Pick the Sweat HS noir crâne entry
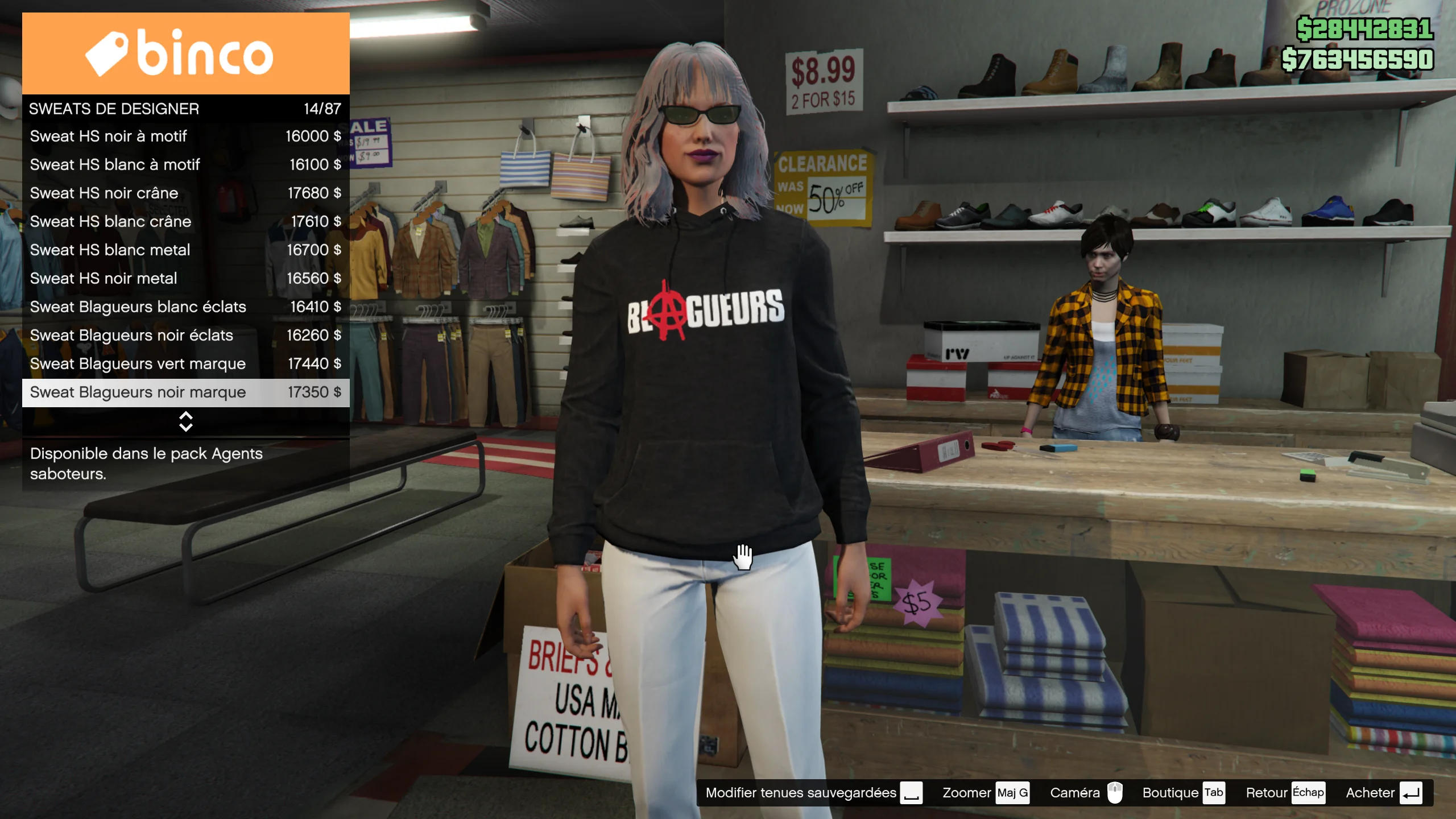 (185, 193)
